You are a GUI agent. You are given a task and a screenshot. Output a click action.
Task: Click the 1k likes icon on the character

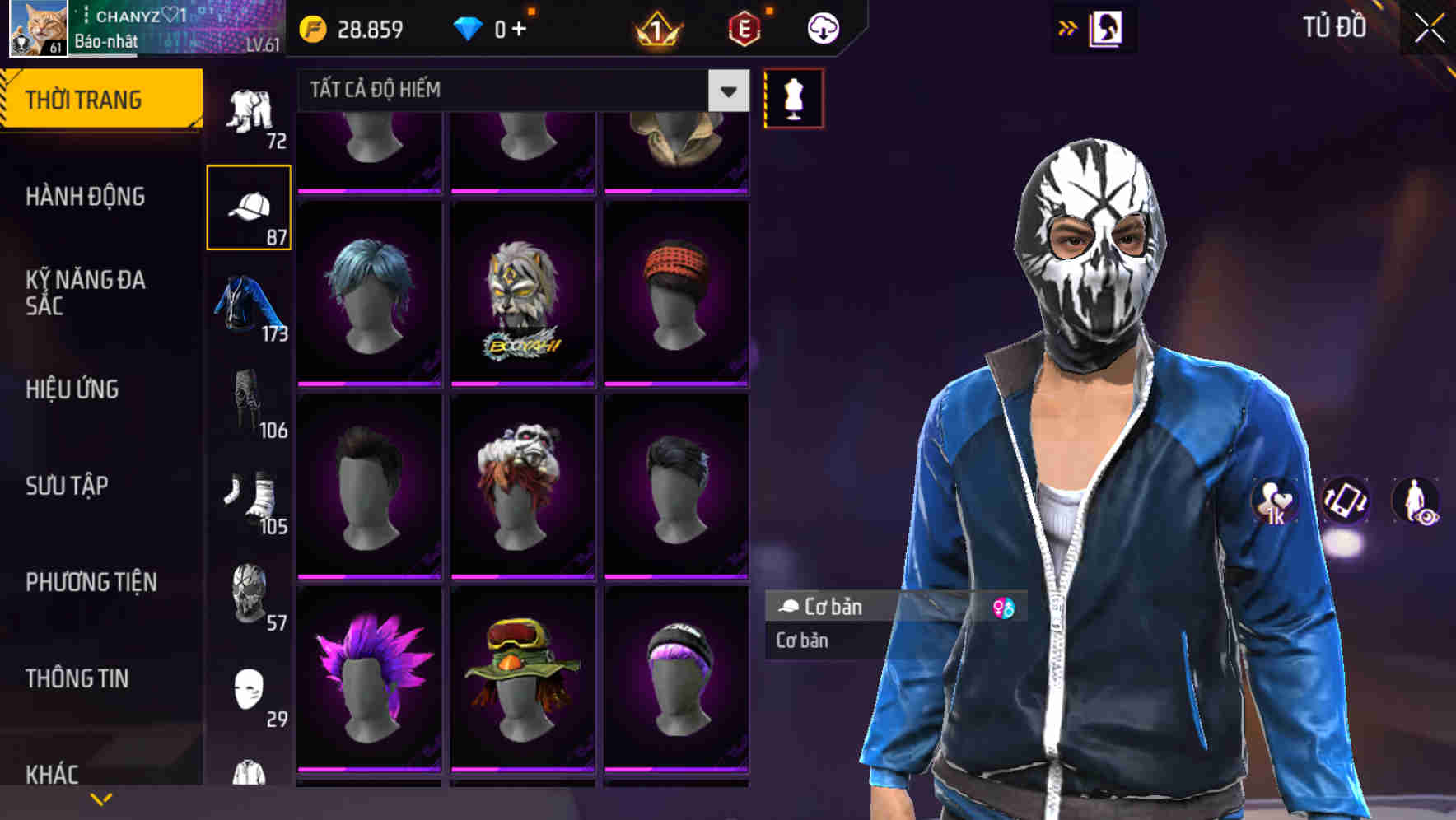coord(1276,501)
